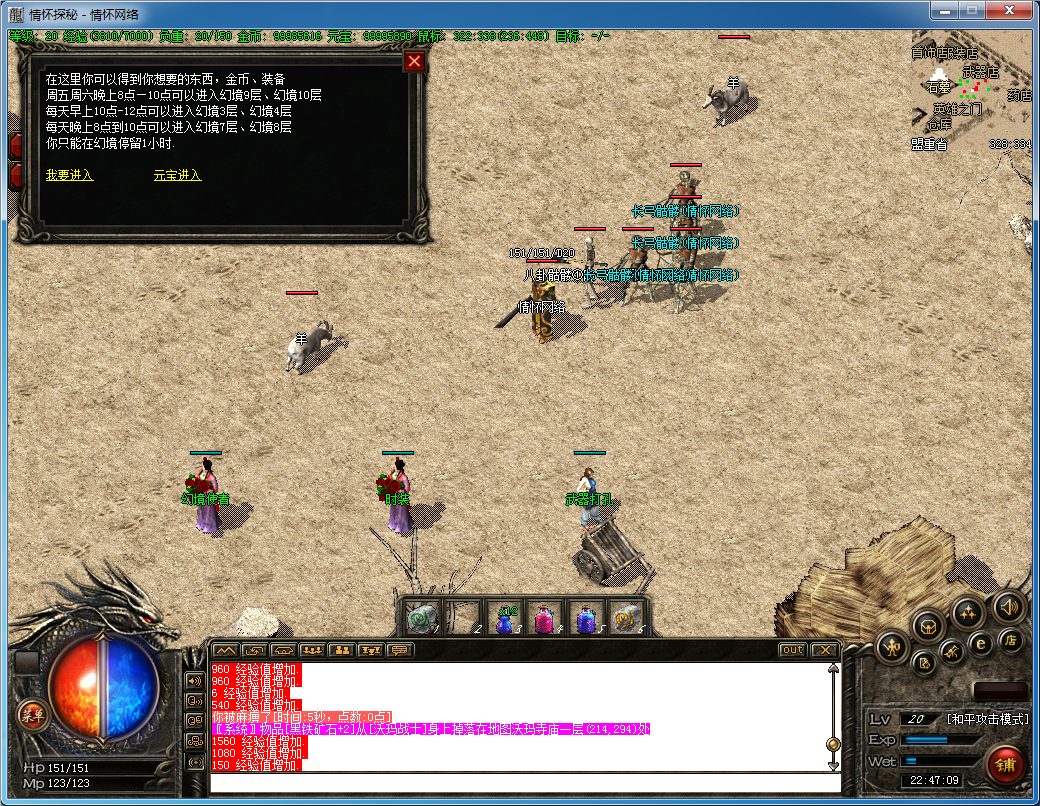The width and height of the screenshot is (1040, 806).
Task: Open the round 菜单 menu button
Action: (x=33, y=714)
